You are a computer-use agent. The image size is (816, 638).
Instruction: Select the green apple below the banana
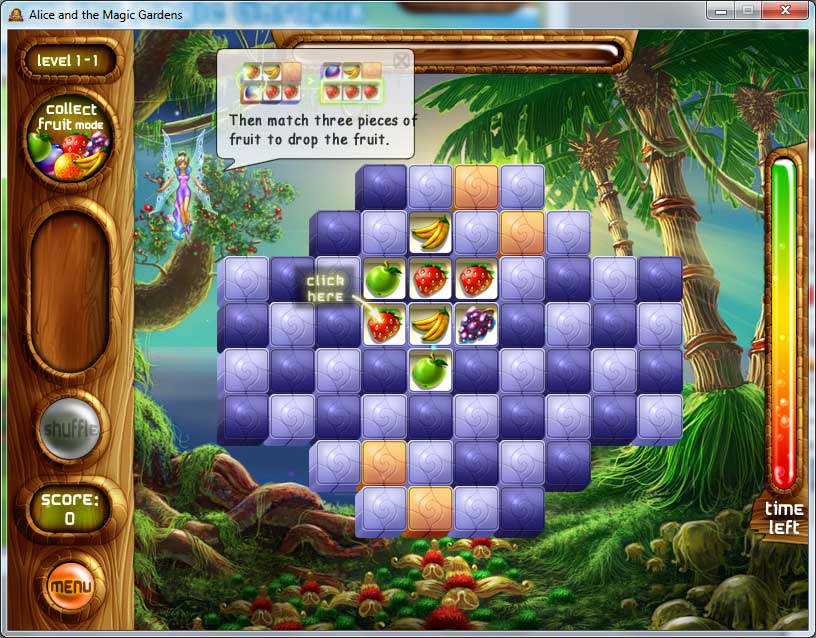(x=430, y=369)
